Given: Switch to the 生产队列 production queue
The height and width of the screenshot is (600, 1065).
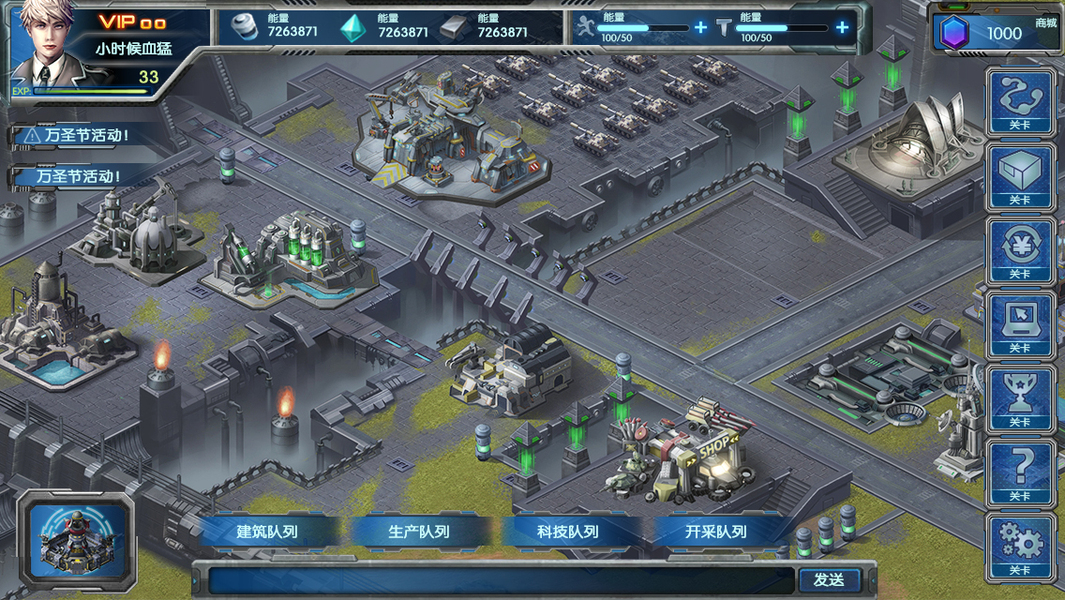Looking at the screenshot, I should [x=419, y=532].
